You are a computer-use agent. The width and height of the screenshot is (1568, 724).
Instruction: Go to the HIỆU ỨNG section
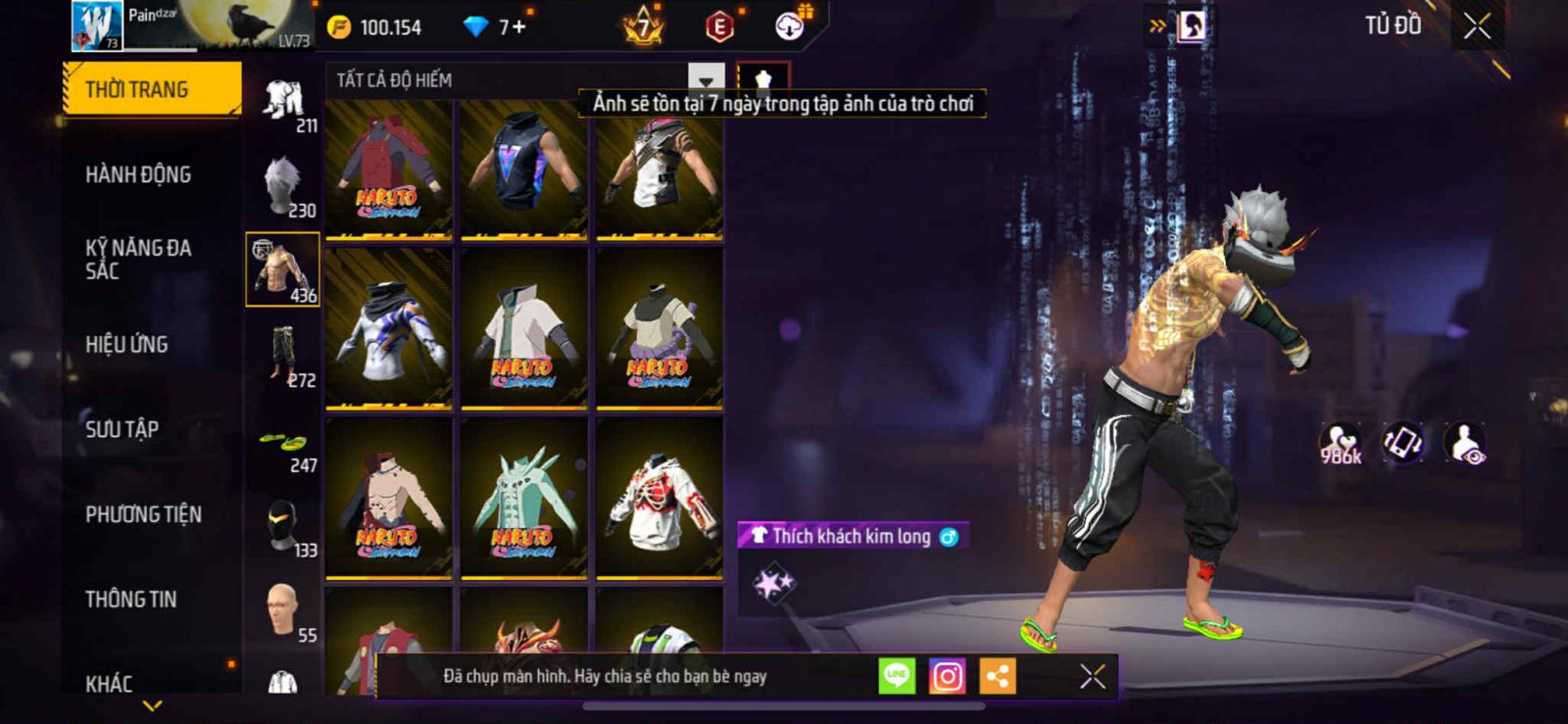(x=126, y=344)
